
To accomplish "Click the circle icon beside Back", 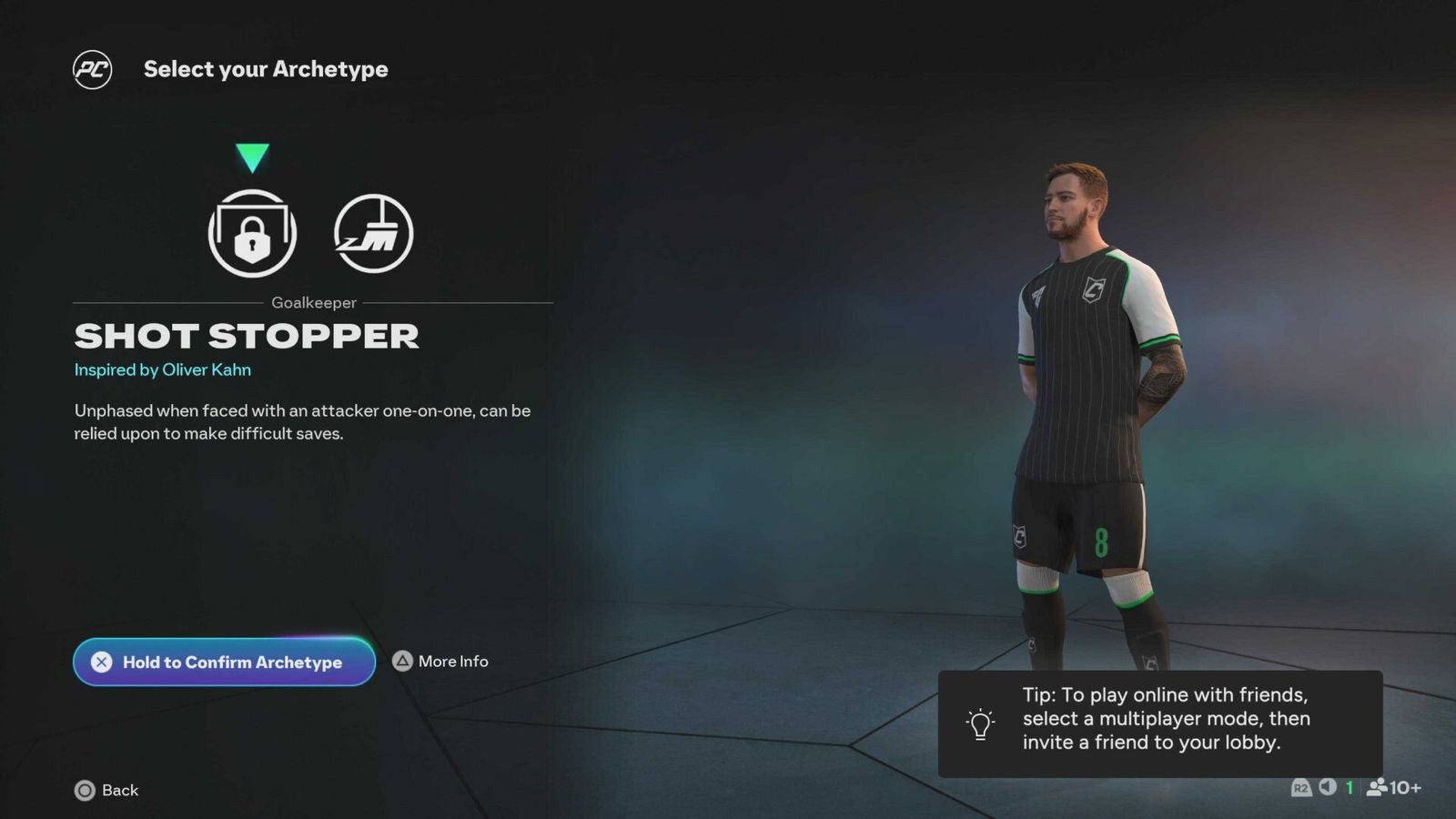I will 85,791.
